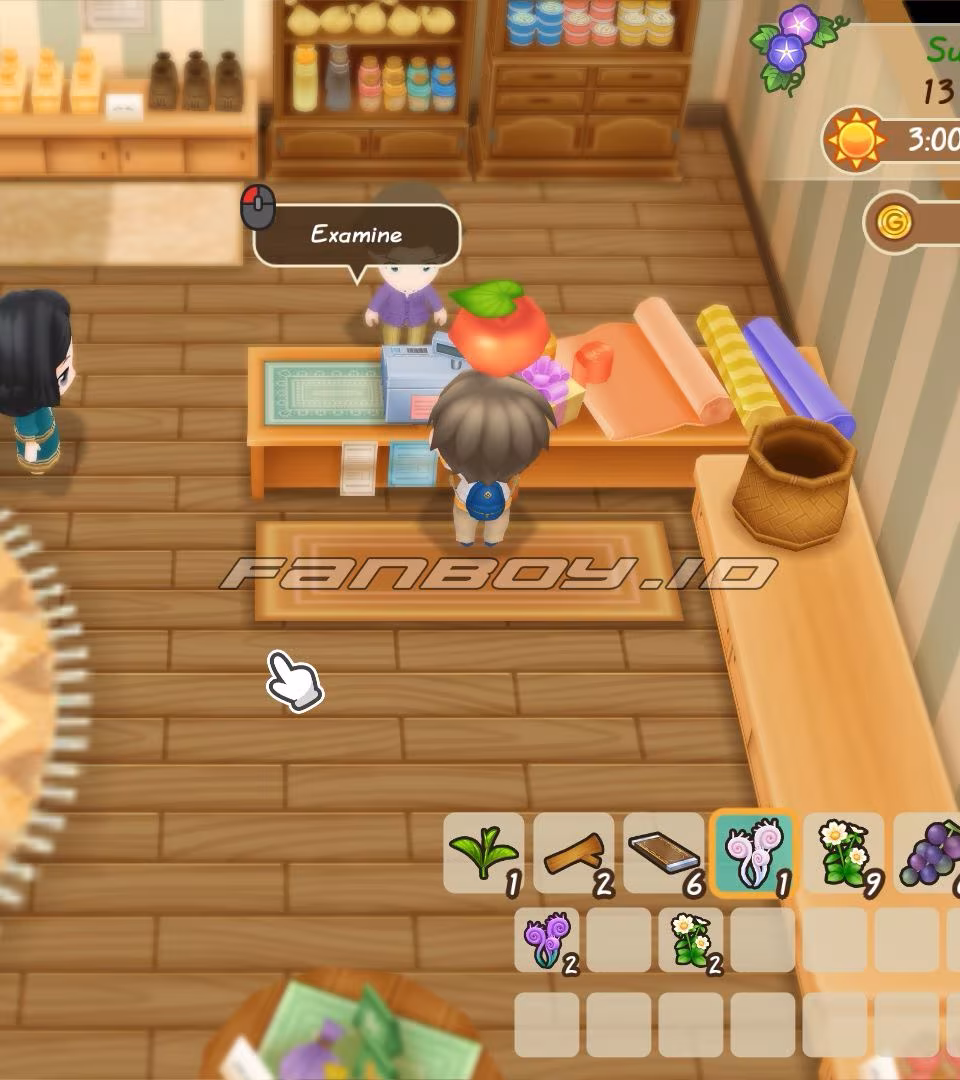Select the wooden lumber slot
Image resolution: width=960 pixels, height=1080 pixels.
573,853
